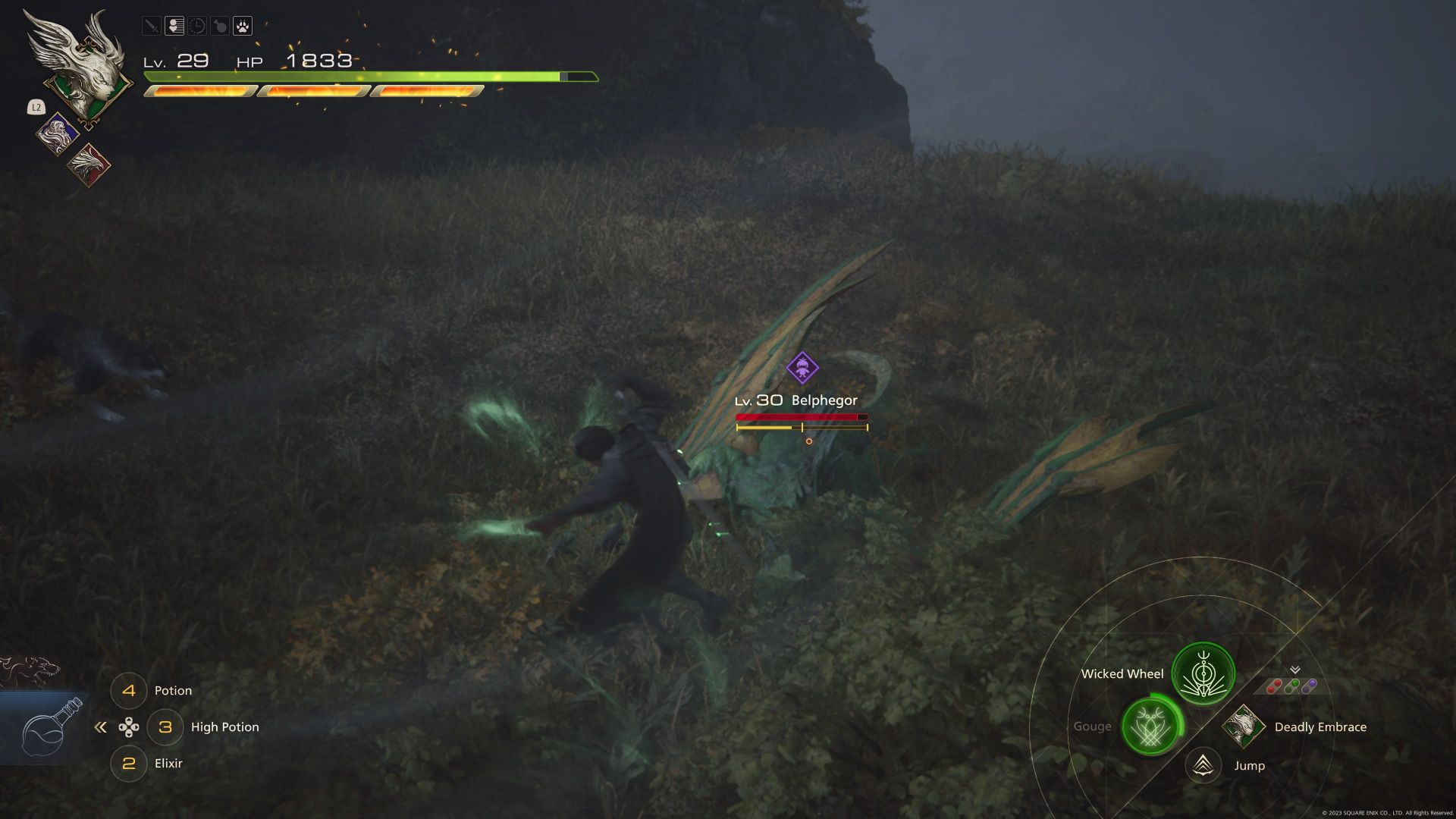Open the clock timer status icon
Viewport: 1456px width, 819px height.
196,27
